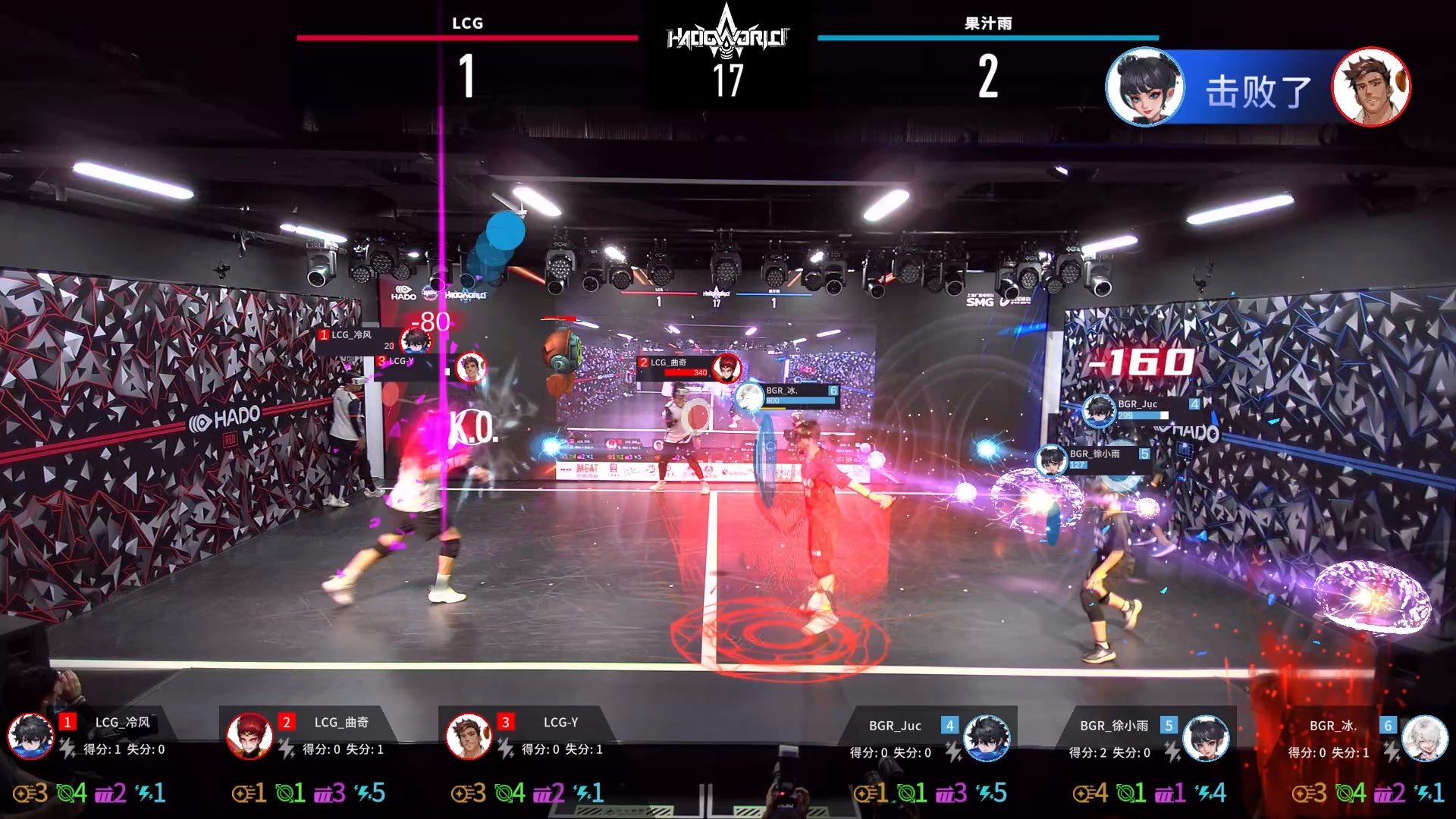Toggle the cyan lightning stat under LCG_曲奇
Image resolution: width=1456 pixels, height=819 pixels.
pyautogui.click(x=365, y=793)
